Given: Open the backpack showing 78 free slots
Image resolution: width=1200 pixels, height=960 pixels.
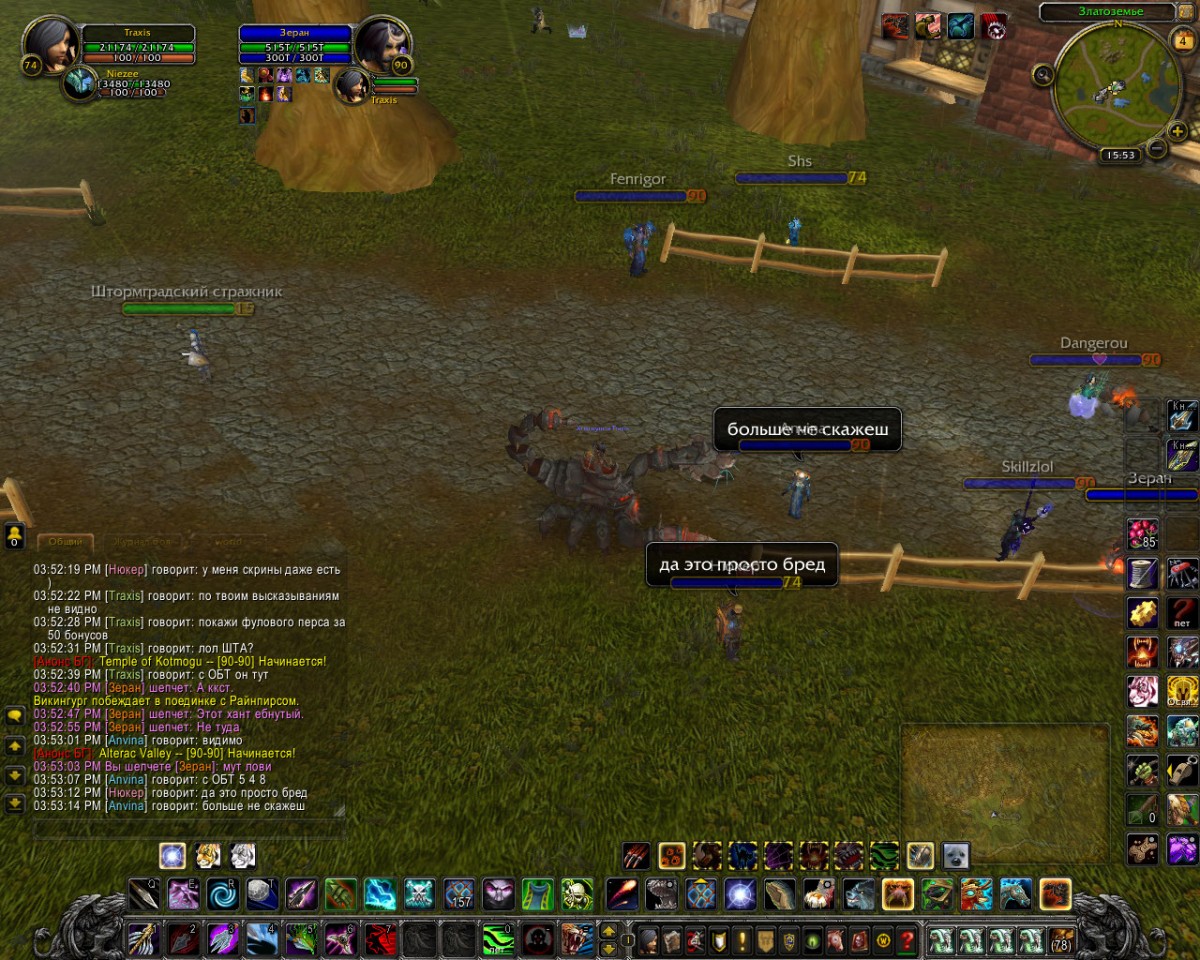Looking at the screenshot, I should pos(1060,940).
